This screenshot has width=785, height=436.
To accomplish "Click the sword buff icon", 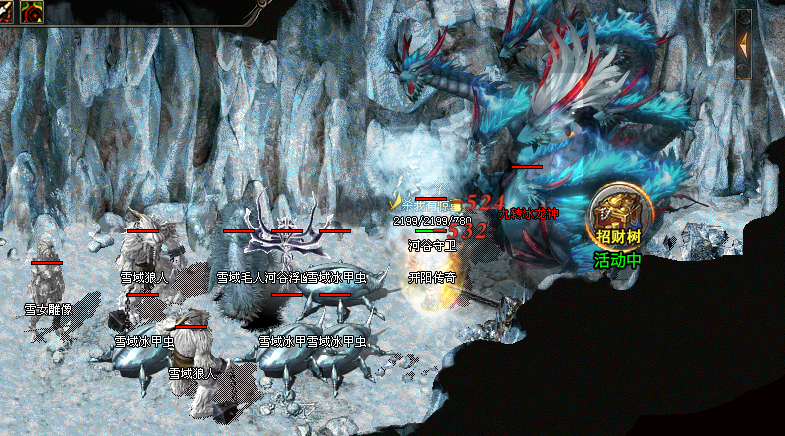I will [x=8, y=12].
